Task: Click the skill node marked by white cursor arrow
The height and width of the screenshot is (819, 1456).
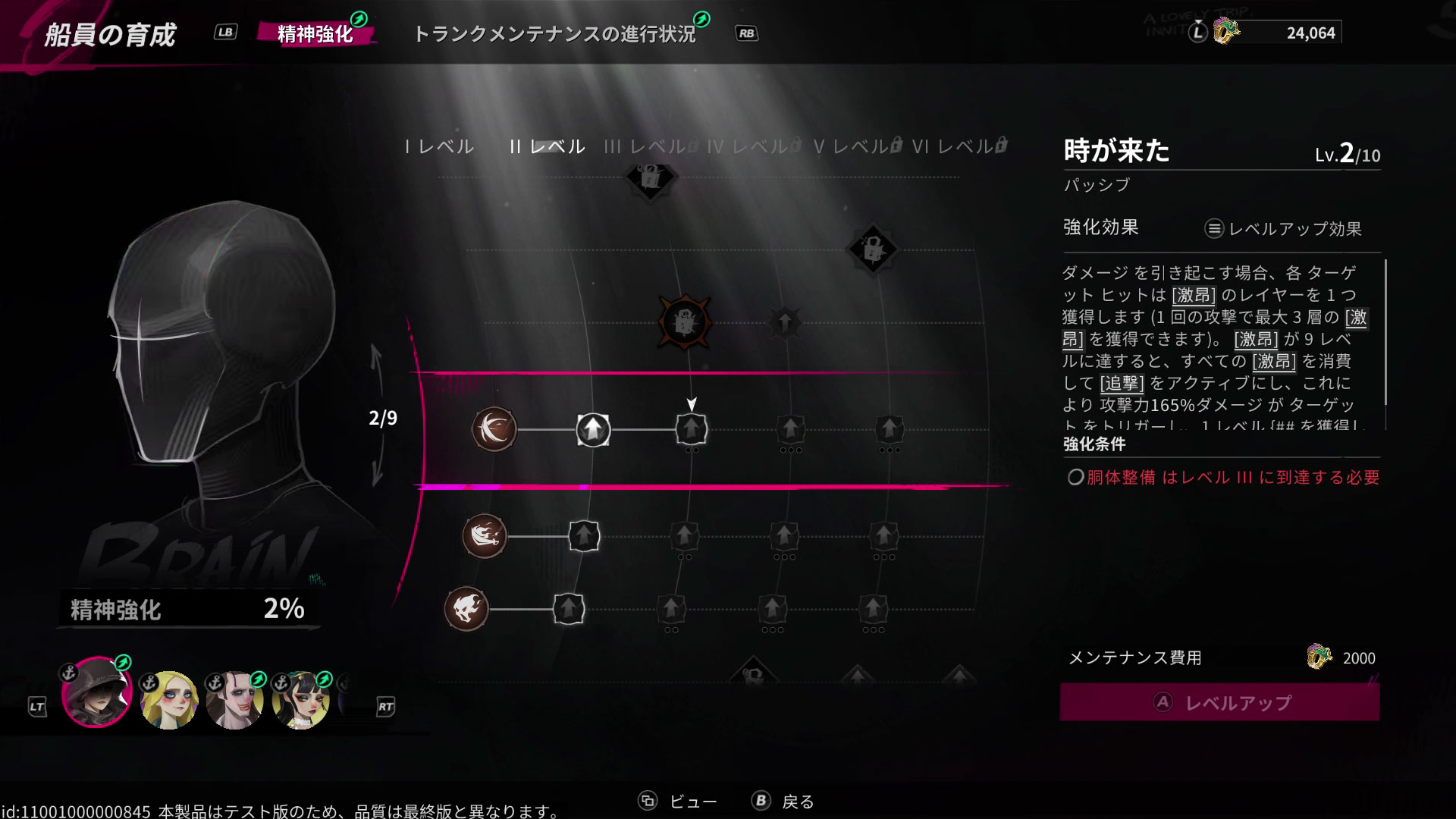Action: coord(691,429)
